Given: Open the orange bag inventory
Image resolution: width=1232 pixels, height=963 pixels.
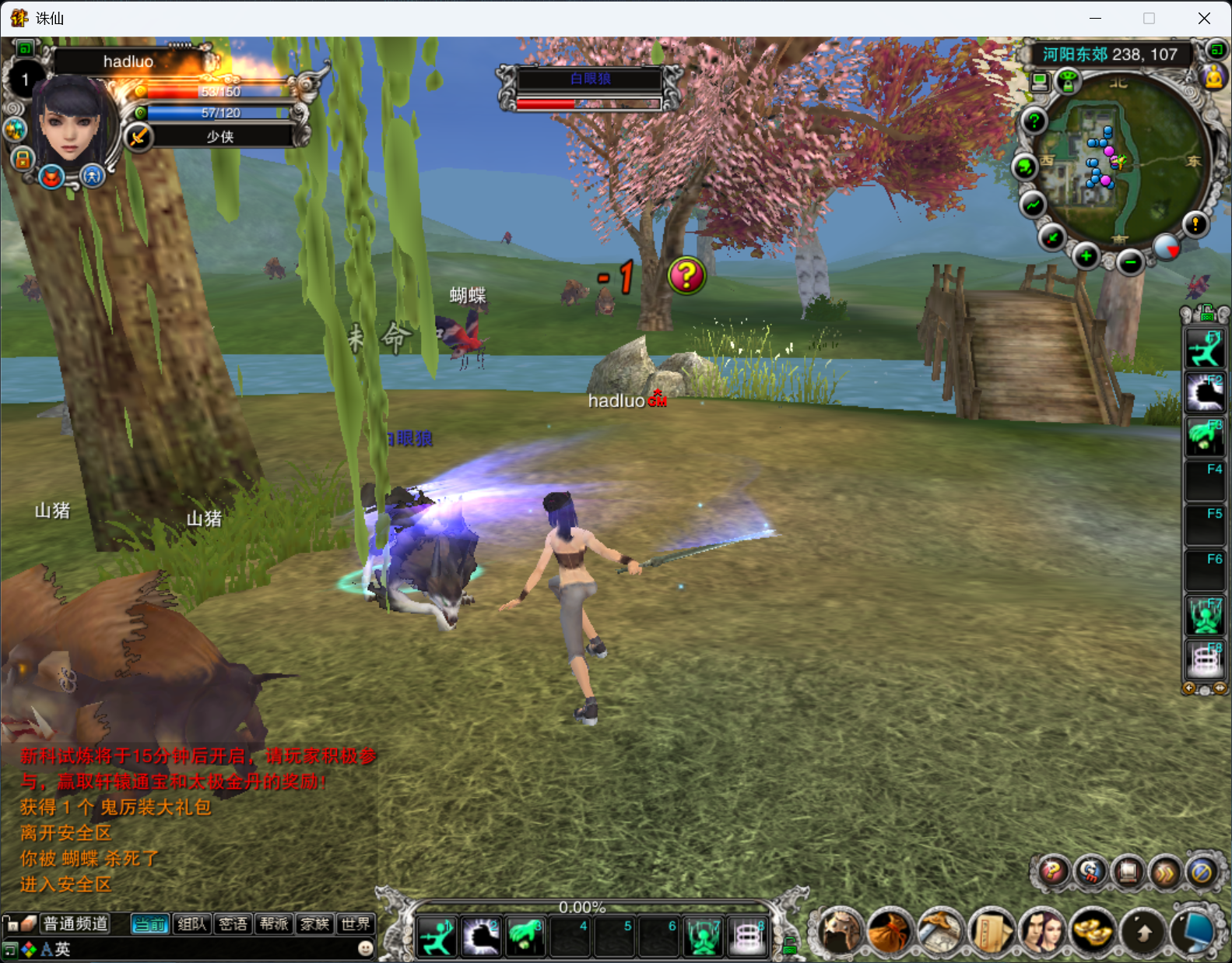Looking at the screenshot, I should pos(890,931).
